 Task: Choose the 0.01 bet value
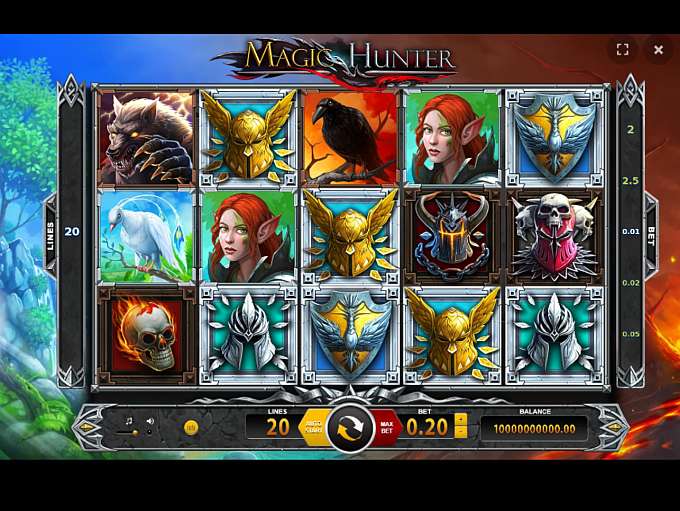click(x=630, y=232)
